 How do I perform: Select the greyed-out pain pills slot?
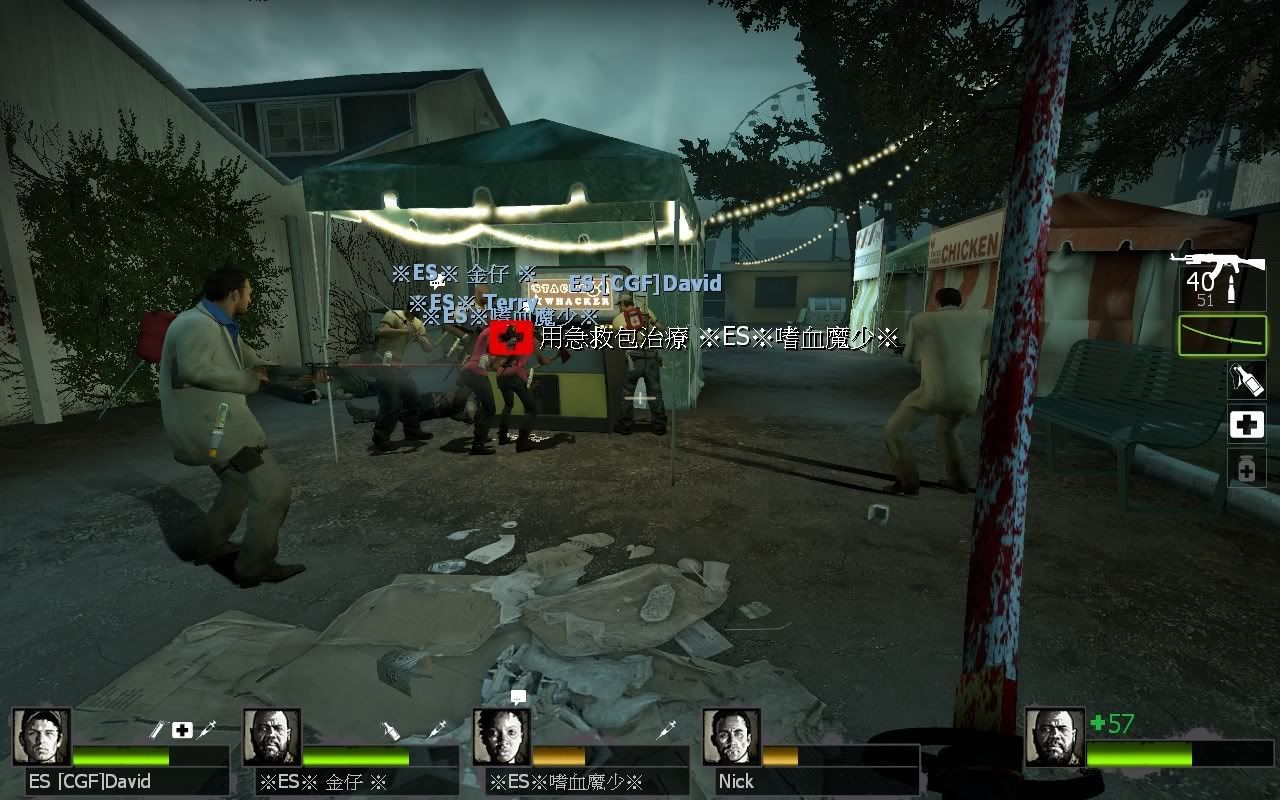pyautogui.click(x=1246, y=468)
